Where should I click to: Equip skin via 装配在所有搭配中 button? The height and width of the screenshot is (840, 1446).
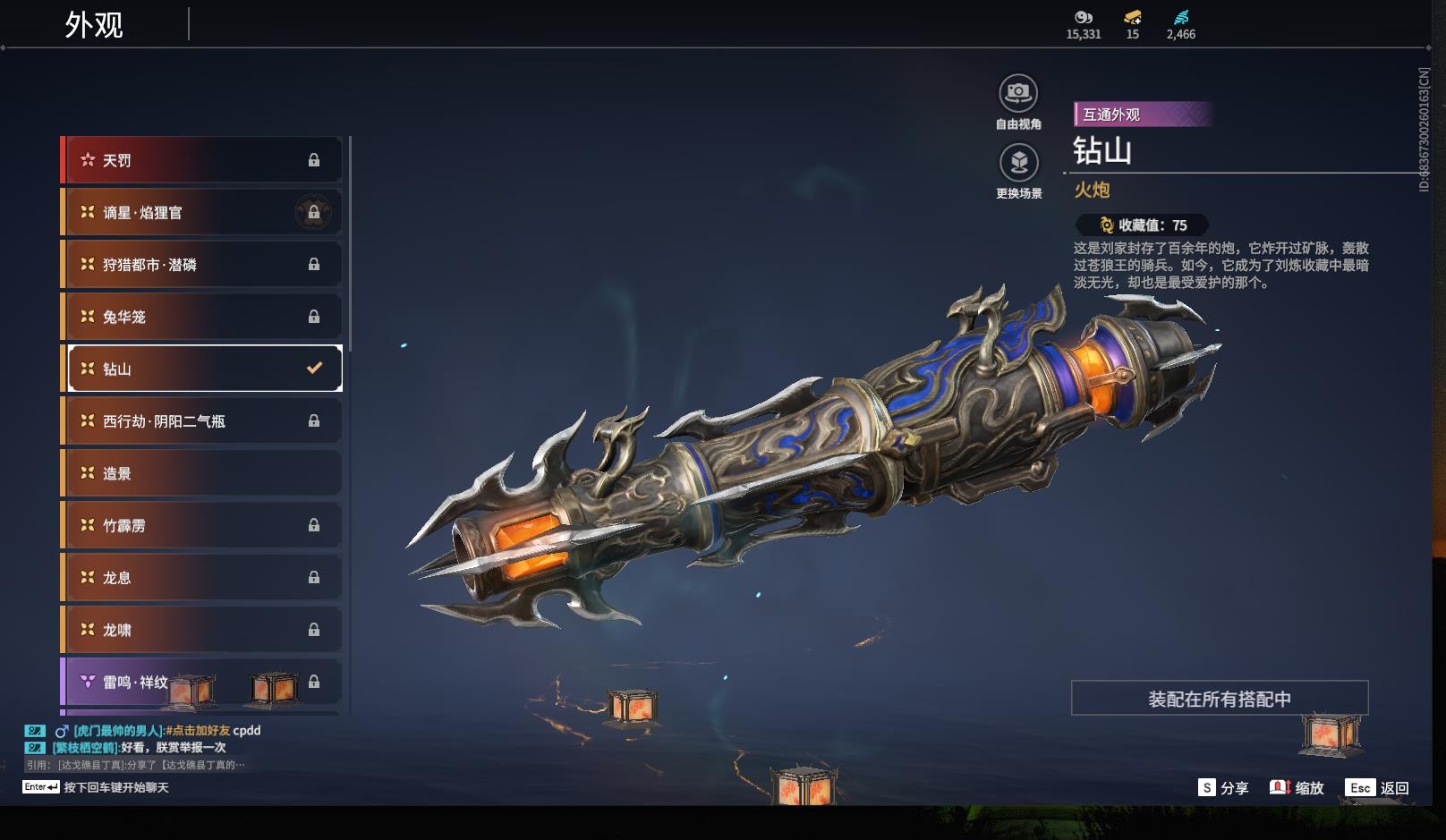click(1219, 699)
